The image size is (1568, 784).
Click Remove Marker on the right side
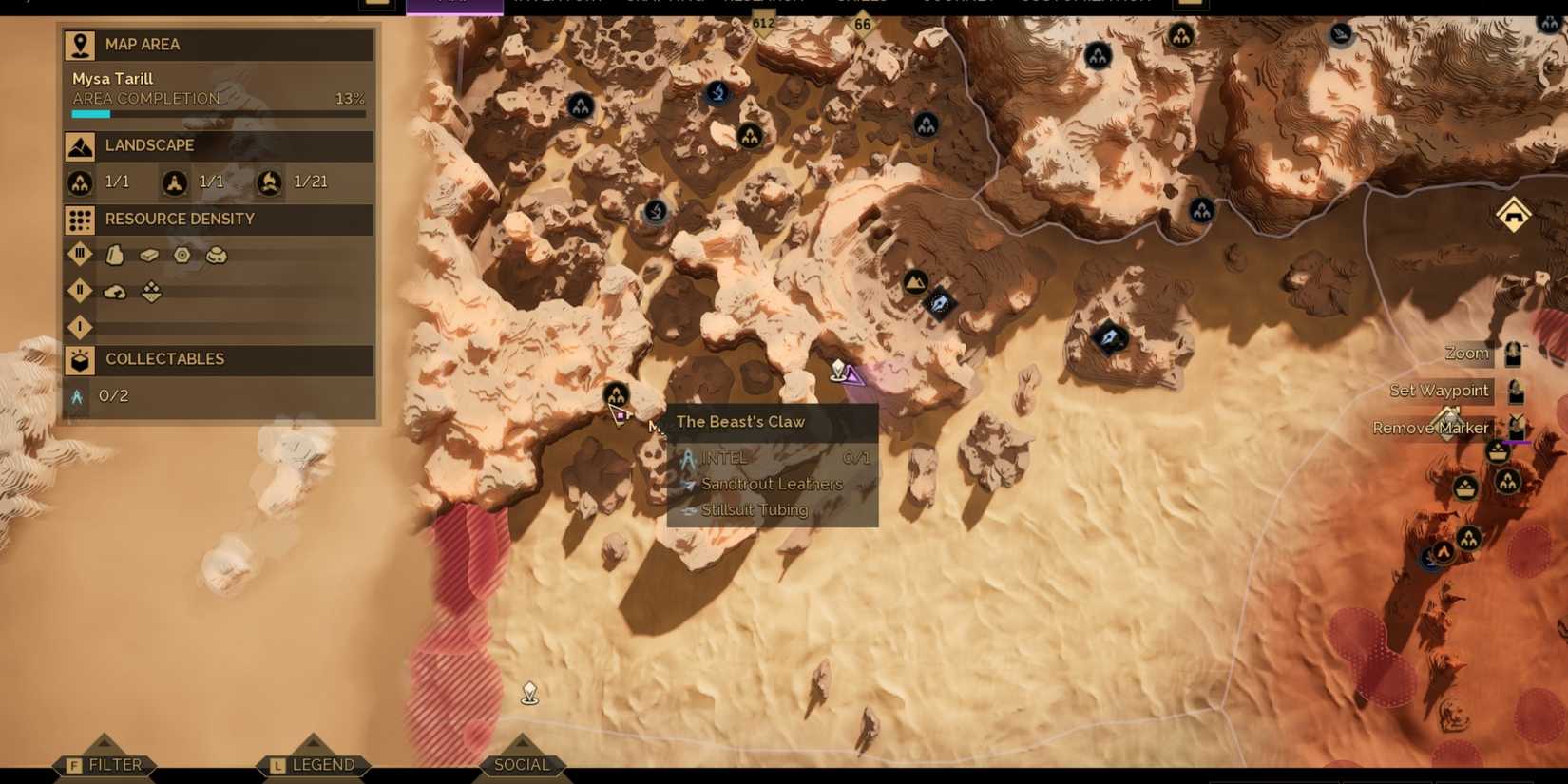[x=1430, y=428]
